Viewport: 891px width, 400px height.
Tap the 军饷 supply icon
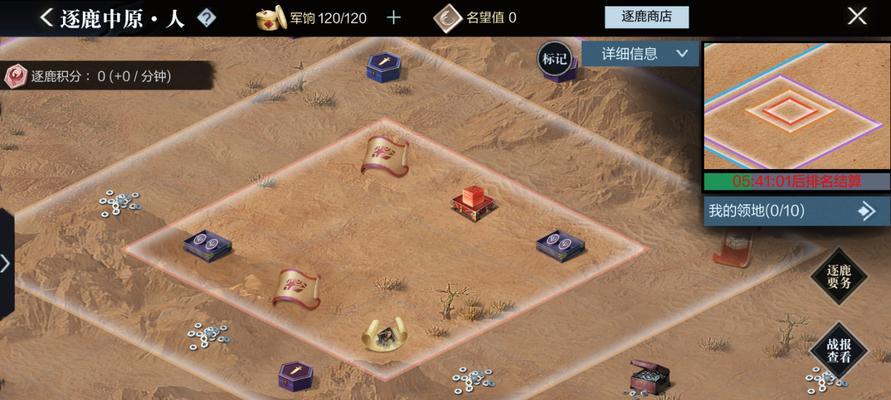coord(270,17)
